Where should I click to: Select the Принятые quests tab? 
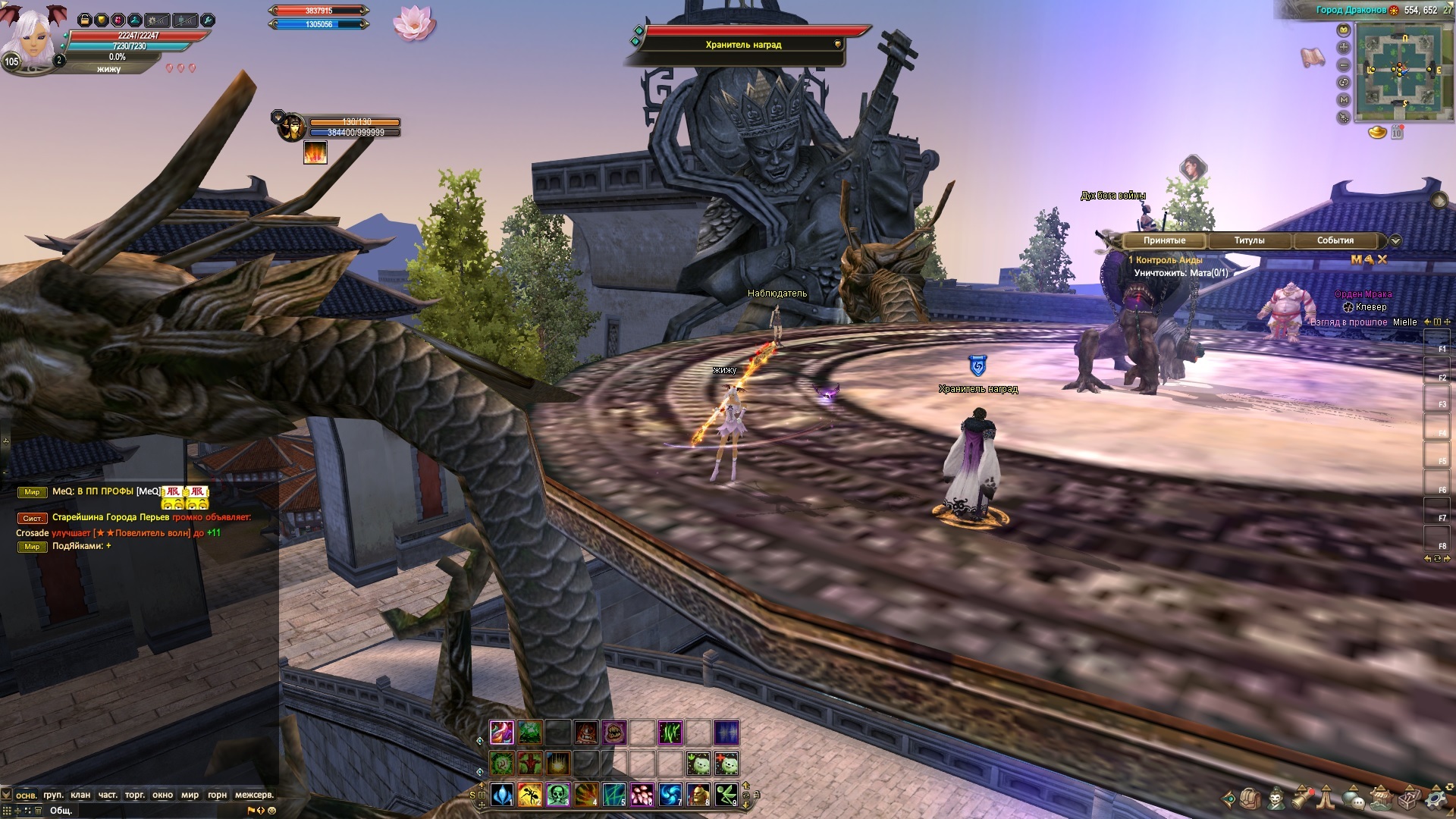click(x=1164, y=240)
